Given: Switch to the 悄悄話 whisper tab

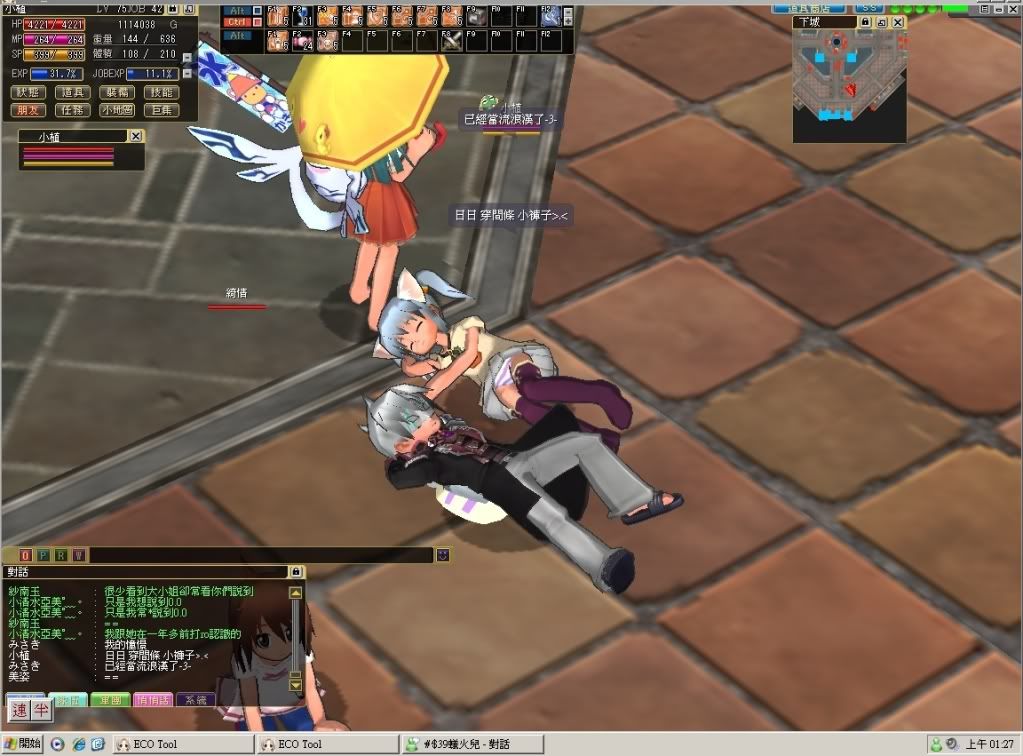Looking at the screenshot, I should click(x=152, y=700).
